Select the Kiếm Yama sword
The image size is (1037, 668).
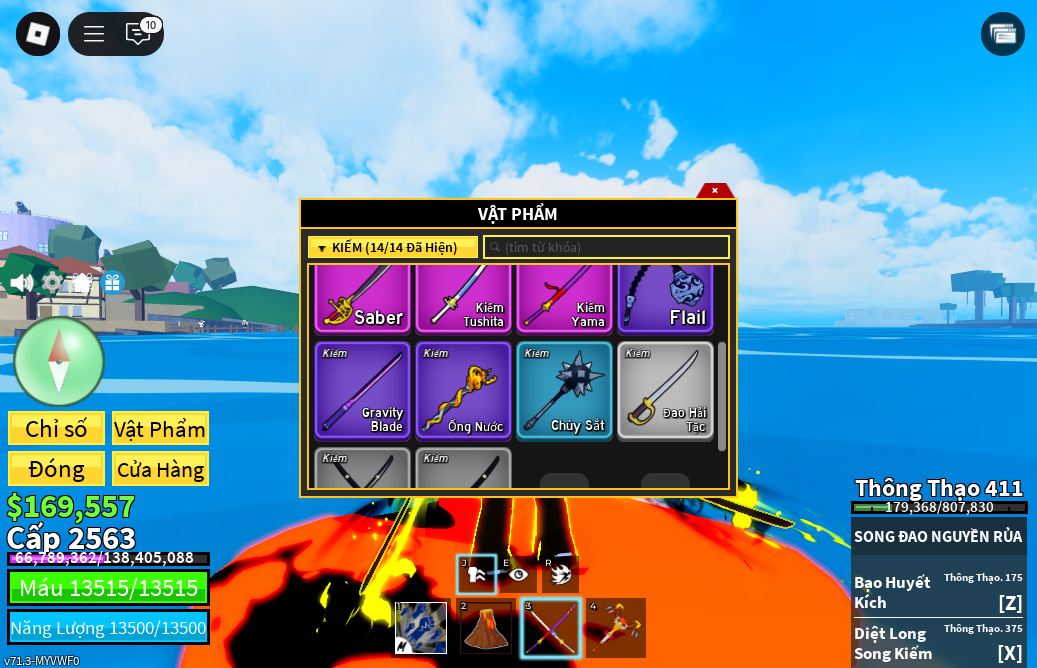click(x=564, y=299)
